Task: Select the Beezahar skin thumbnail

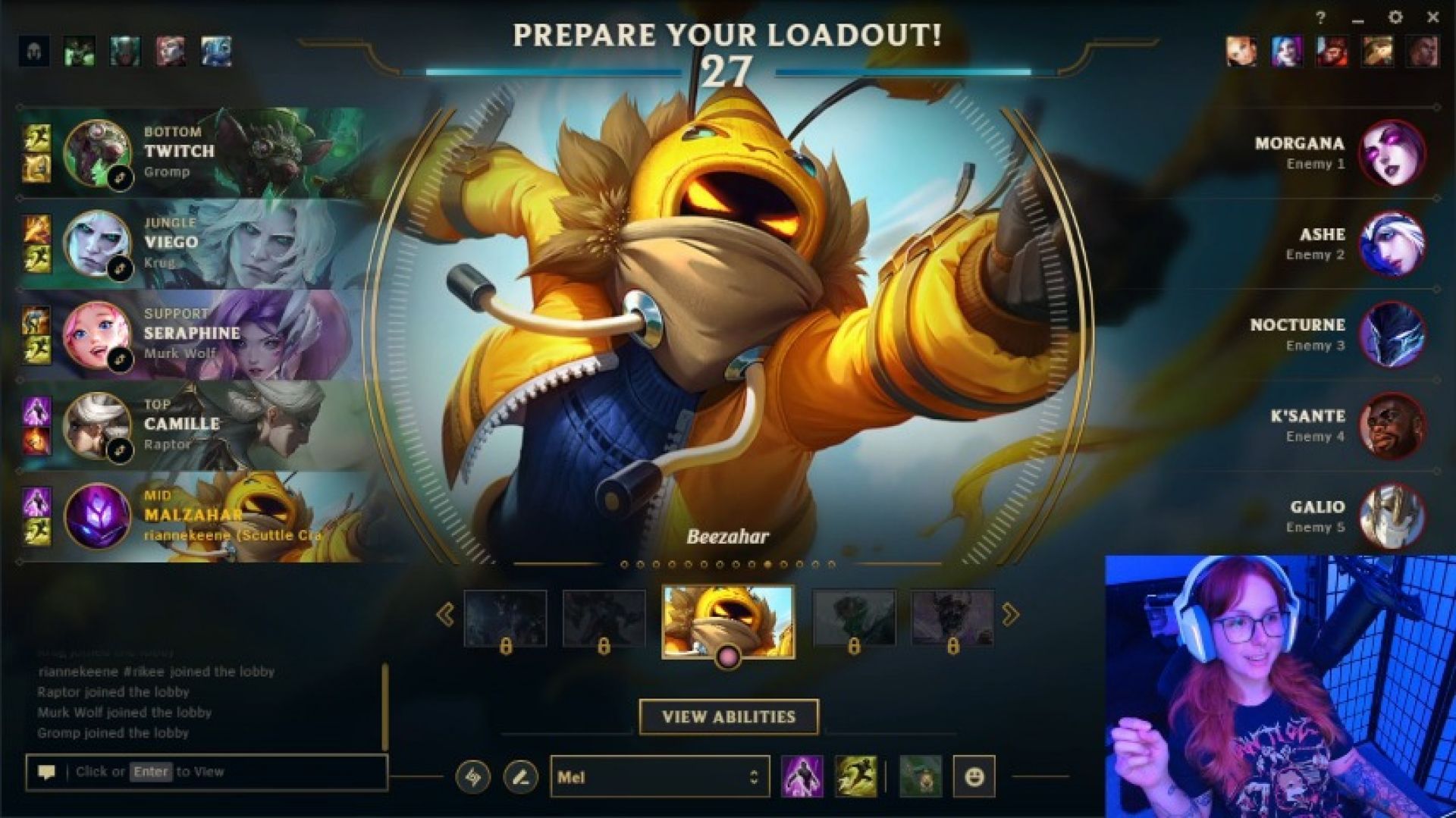Action: click(729, 619)
